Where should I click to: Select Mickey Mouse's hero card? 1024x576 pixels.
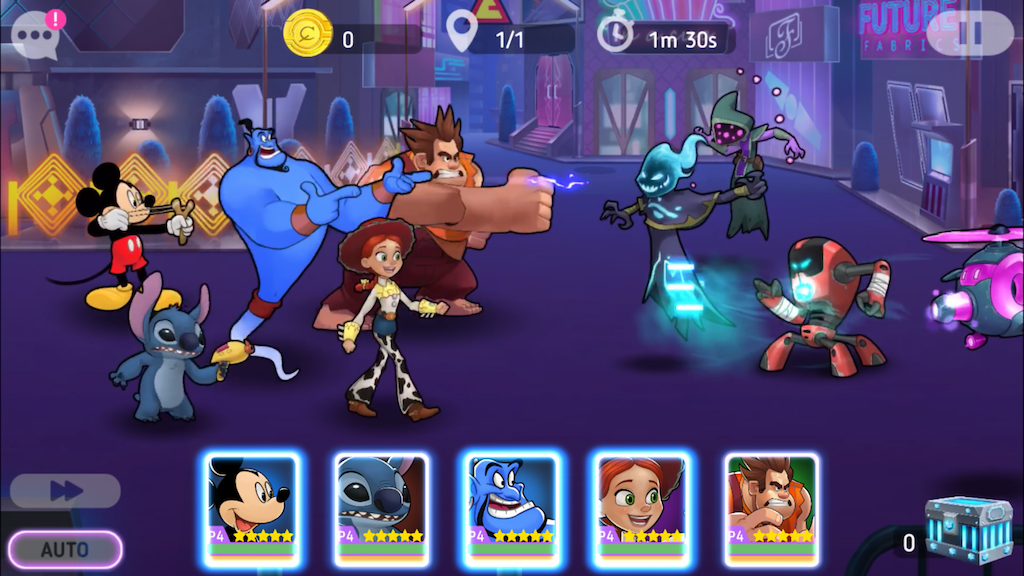[x=250, y=503]
